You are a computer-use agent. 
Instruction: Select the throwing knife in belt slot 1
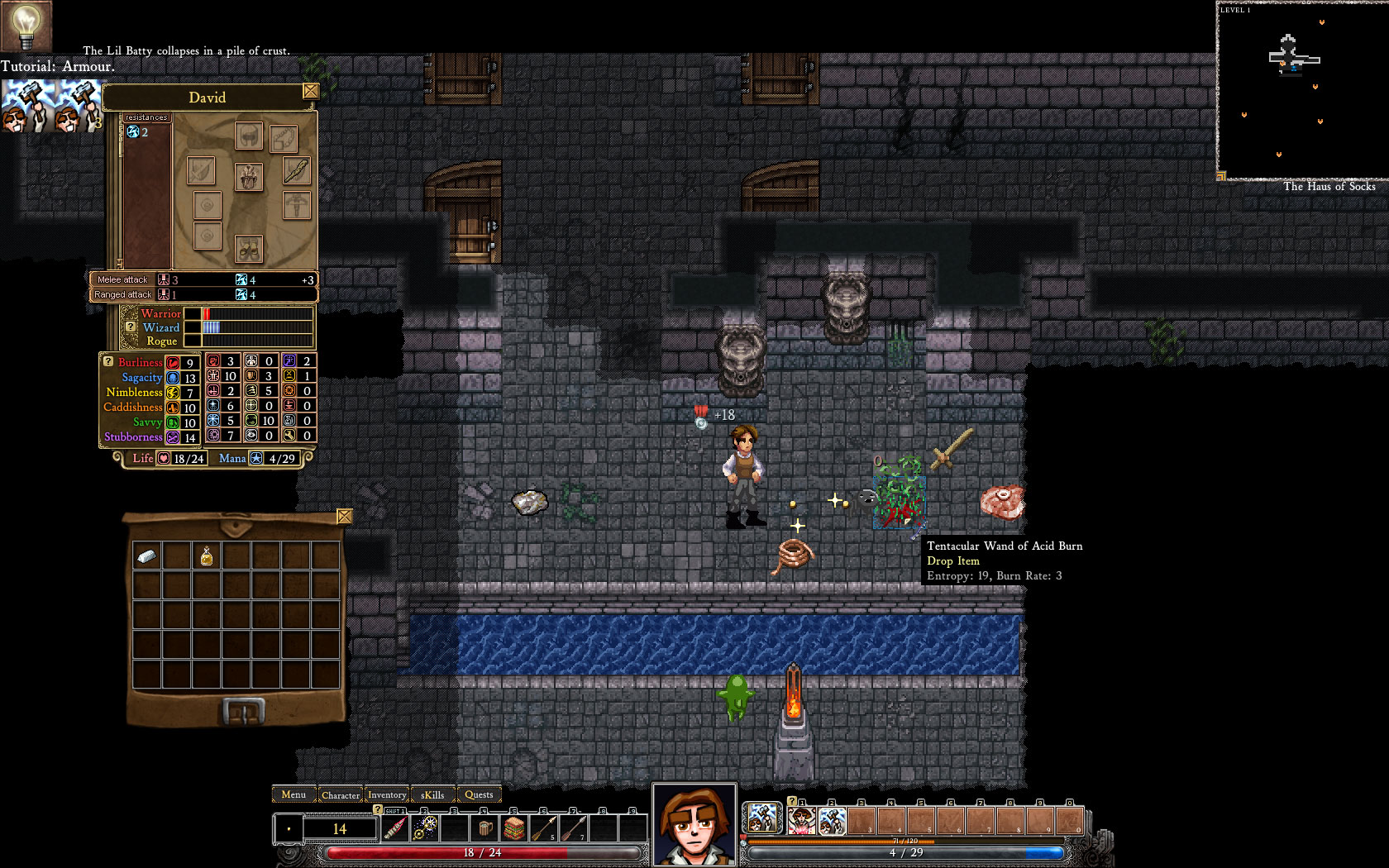[394, 828]
